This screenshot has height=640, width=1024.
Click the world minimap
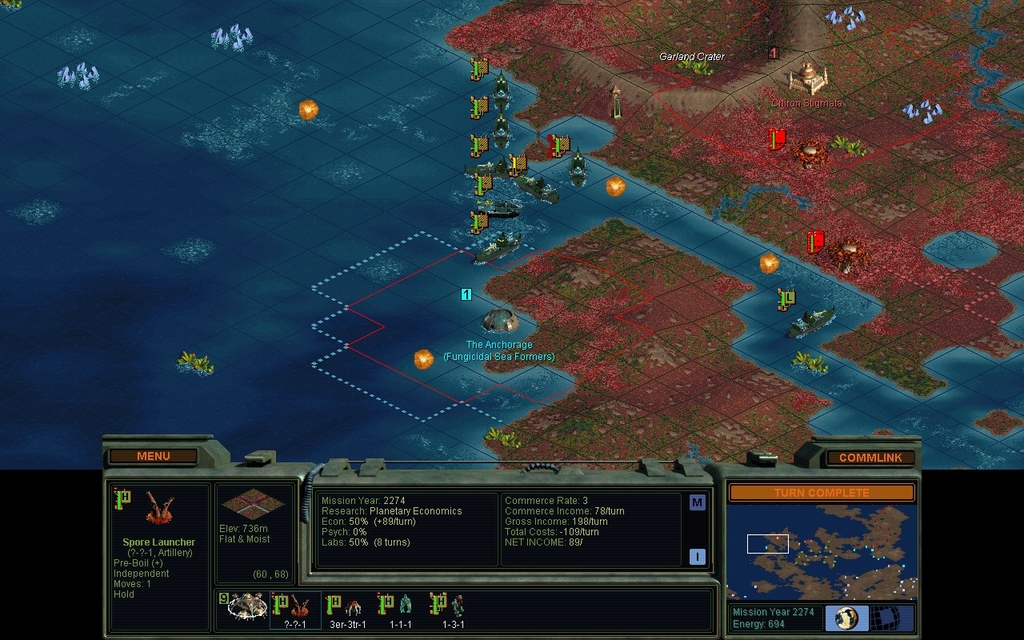click(821, 551)
